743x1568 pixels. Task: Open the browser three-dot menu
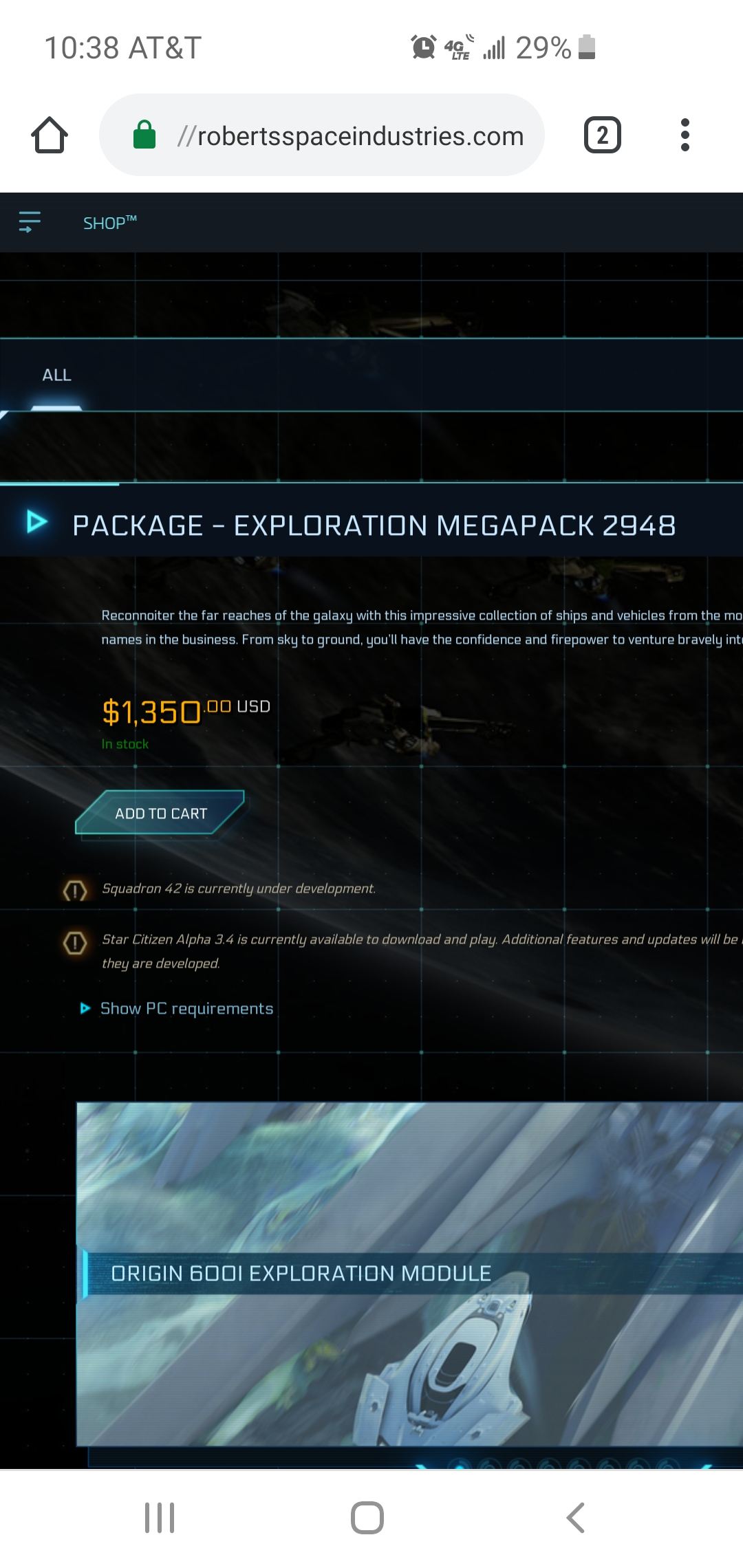[x=685, y=135]
